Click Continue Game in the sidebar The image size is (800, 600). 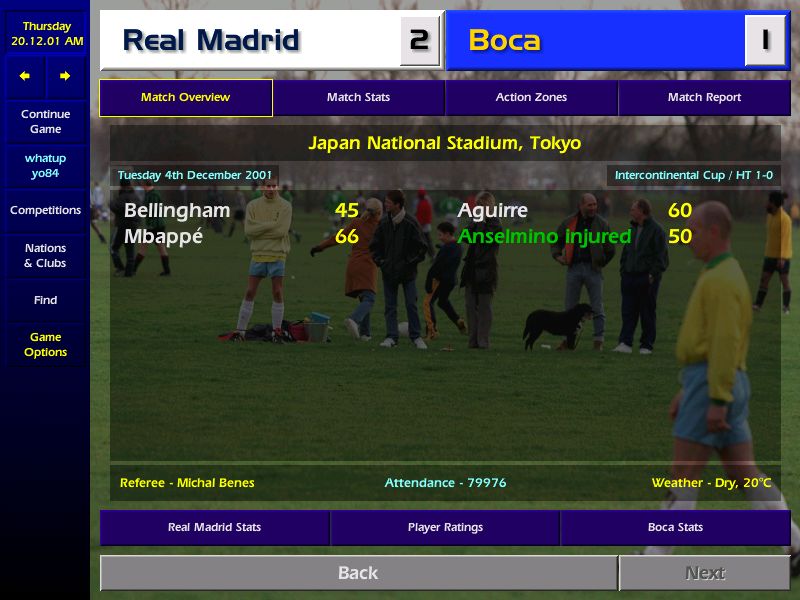point(45,122)
